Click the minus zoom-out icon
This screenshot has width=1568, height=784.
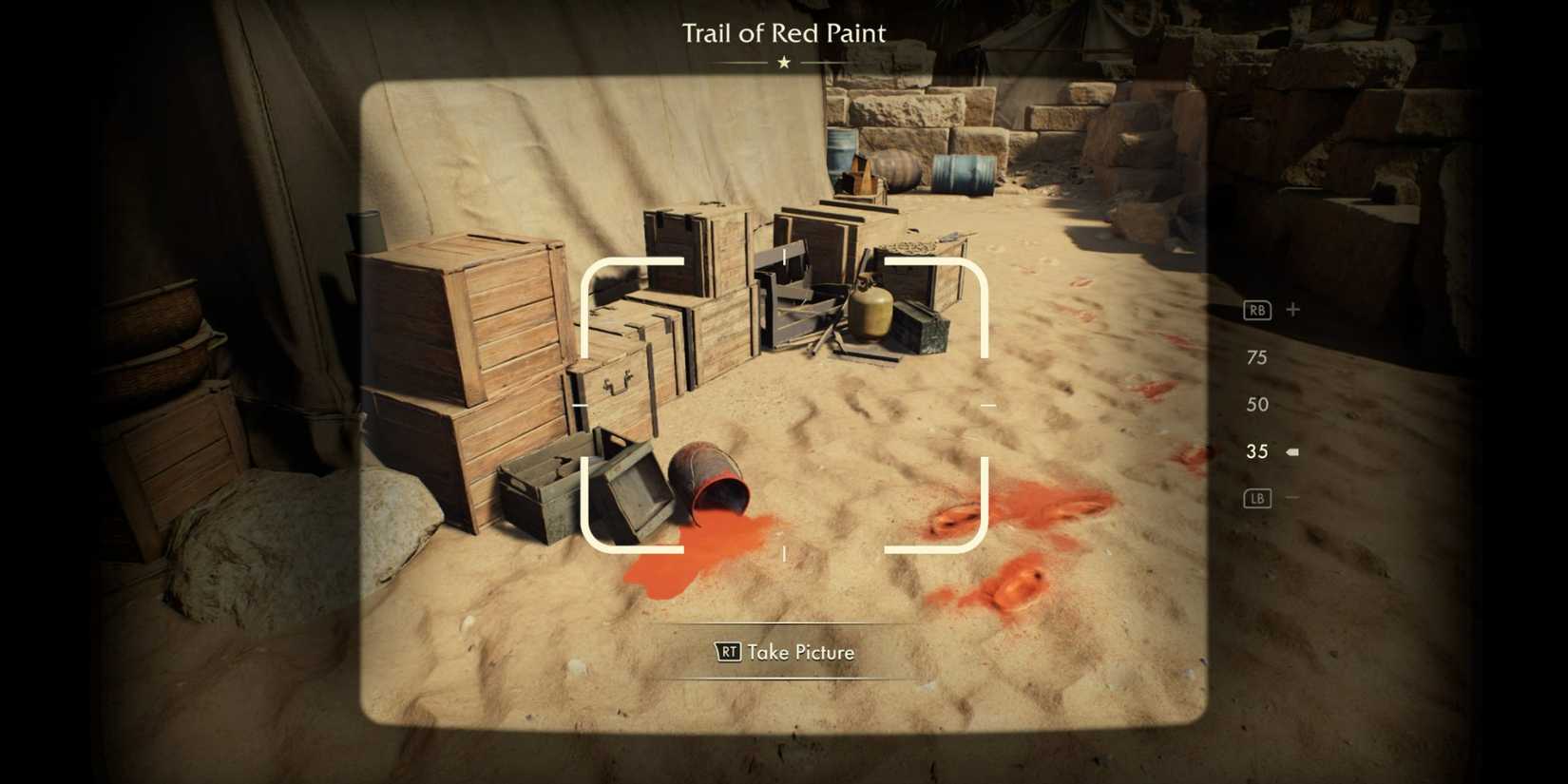(x=1292, y=498)
